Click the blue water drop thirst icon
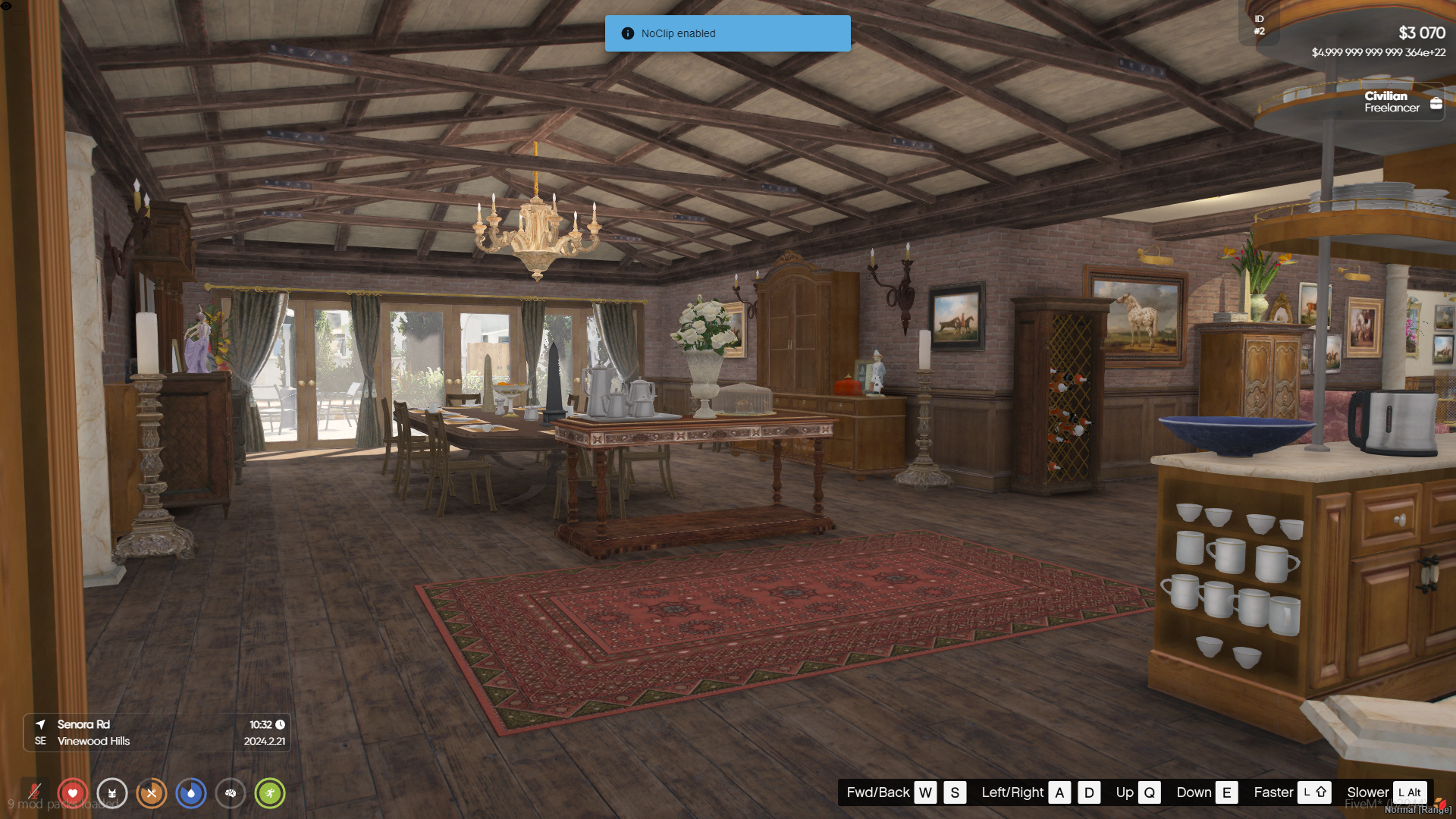The height and width of the screenshot is (819, 1456). pyautogui.click(x=191, y=793)
